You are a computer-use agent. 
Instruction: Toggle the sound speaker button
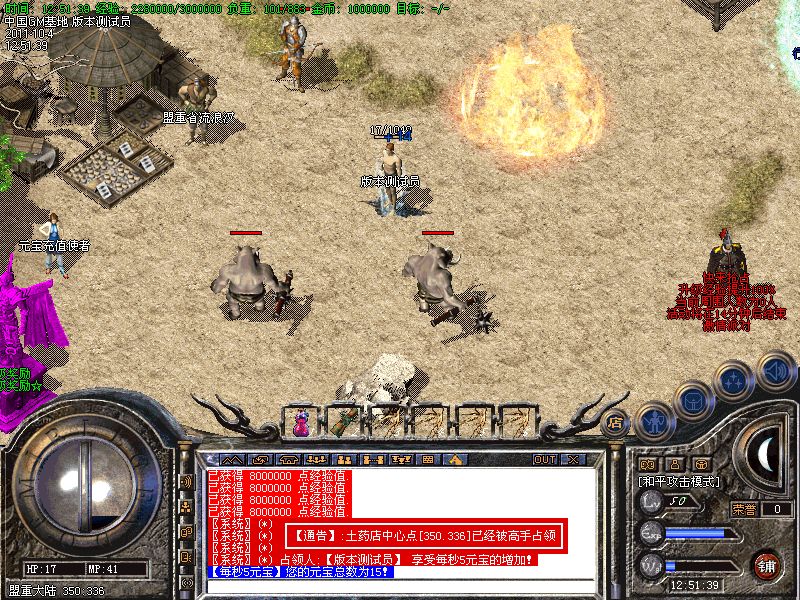click(x=774, y=369)
